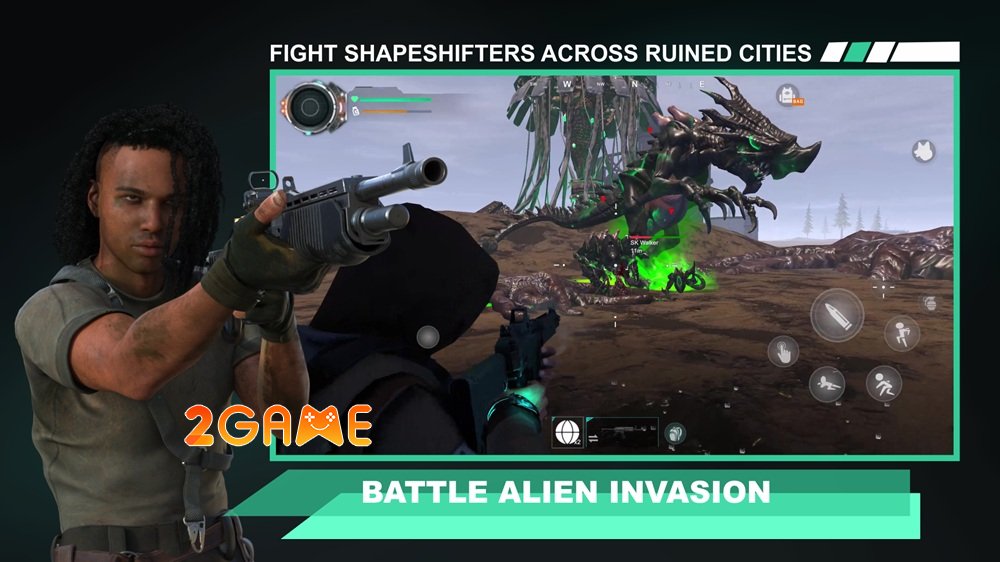Open the backpack bag icon
This screenshot has height=562, width=1000.
tap(787, 96)
